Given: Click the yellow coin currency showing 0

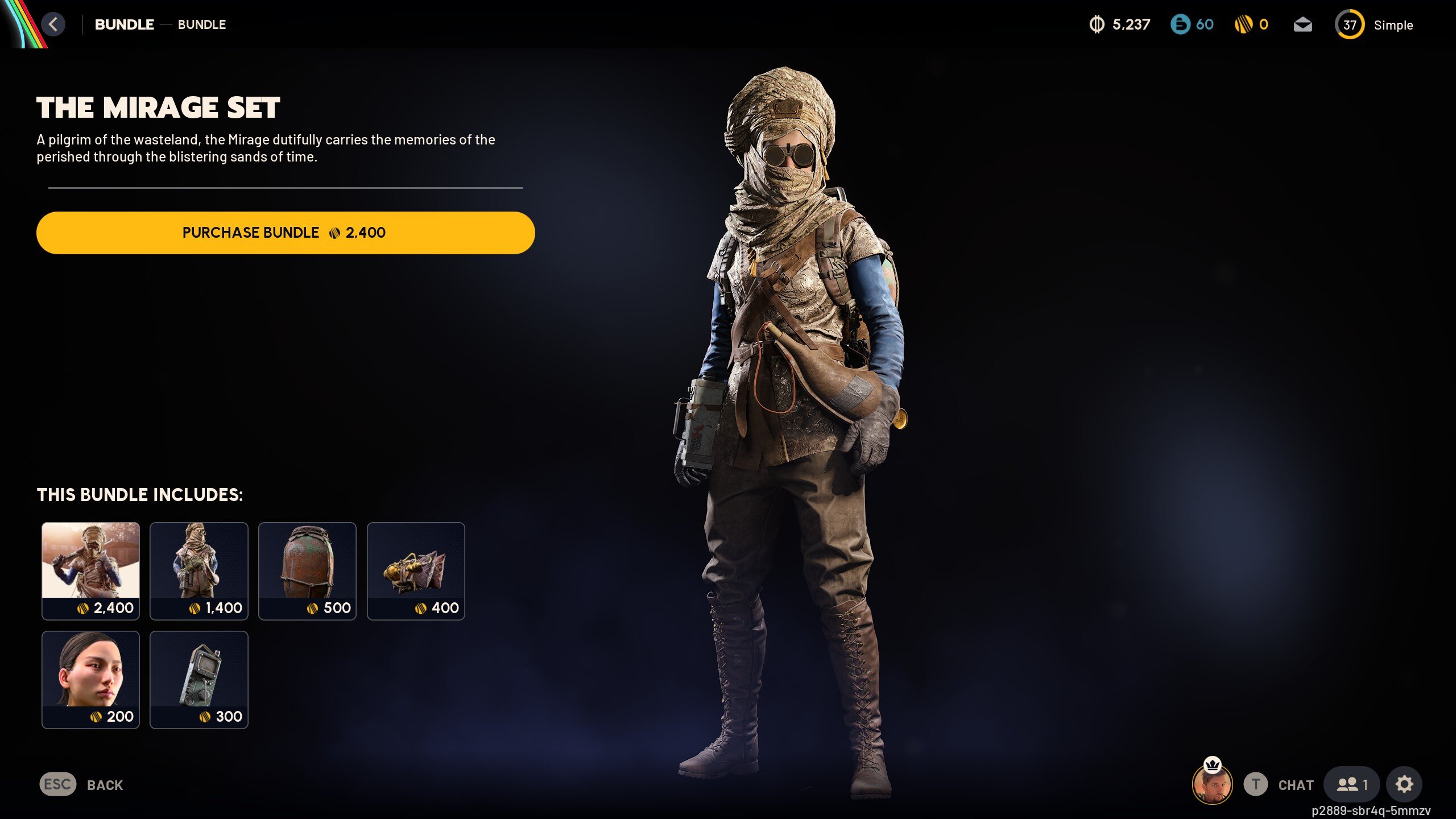Looking at the screenshot, I should tap(1250, 24).
